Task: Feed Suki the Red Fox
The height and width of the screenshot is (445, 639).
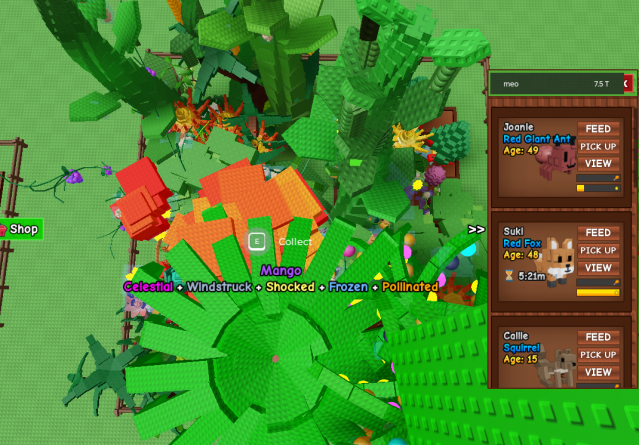Action: [598, 233]
